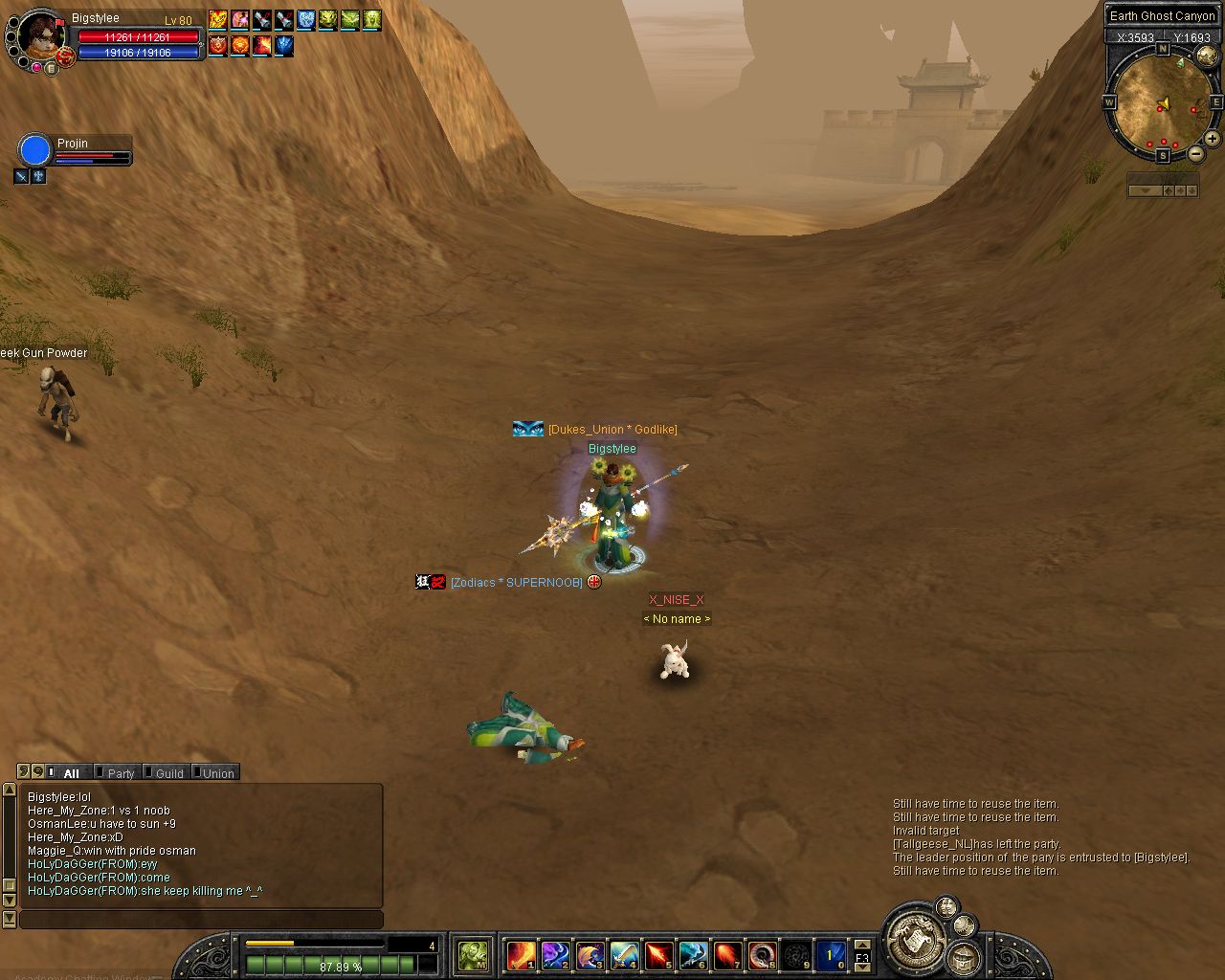Screen dimensions: 1225x980
Task: Click the chat message input field
Action: point(201,920)
